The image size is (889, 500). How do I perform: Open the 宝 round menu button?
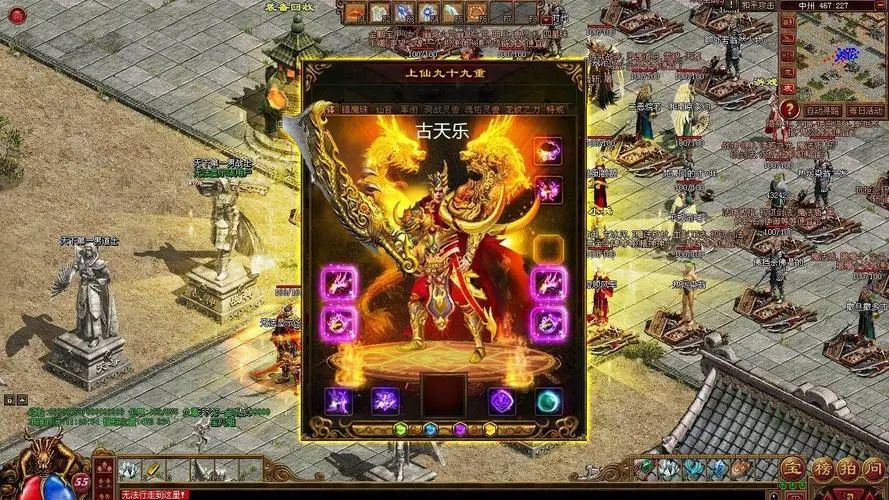pos(792,468)
